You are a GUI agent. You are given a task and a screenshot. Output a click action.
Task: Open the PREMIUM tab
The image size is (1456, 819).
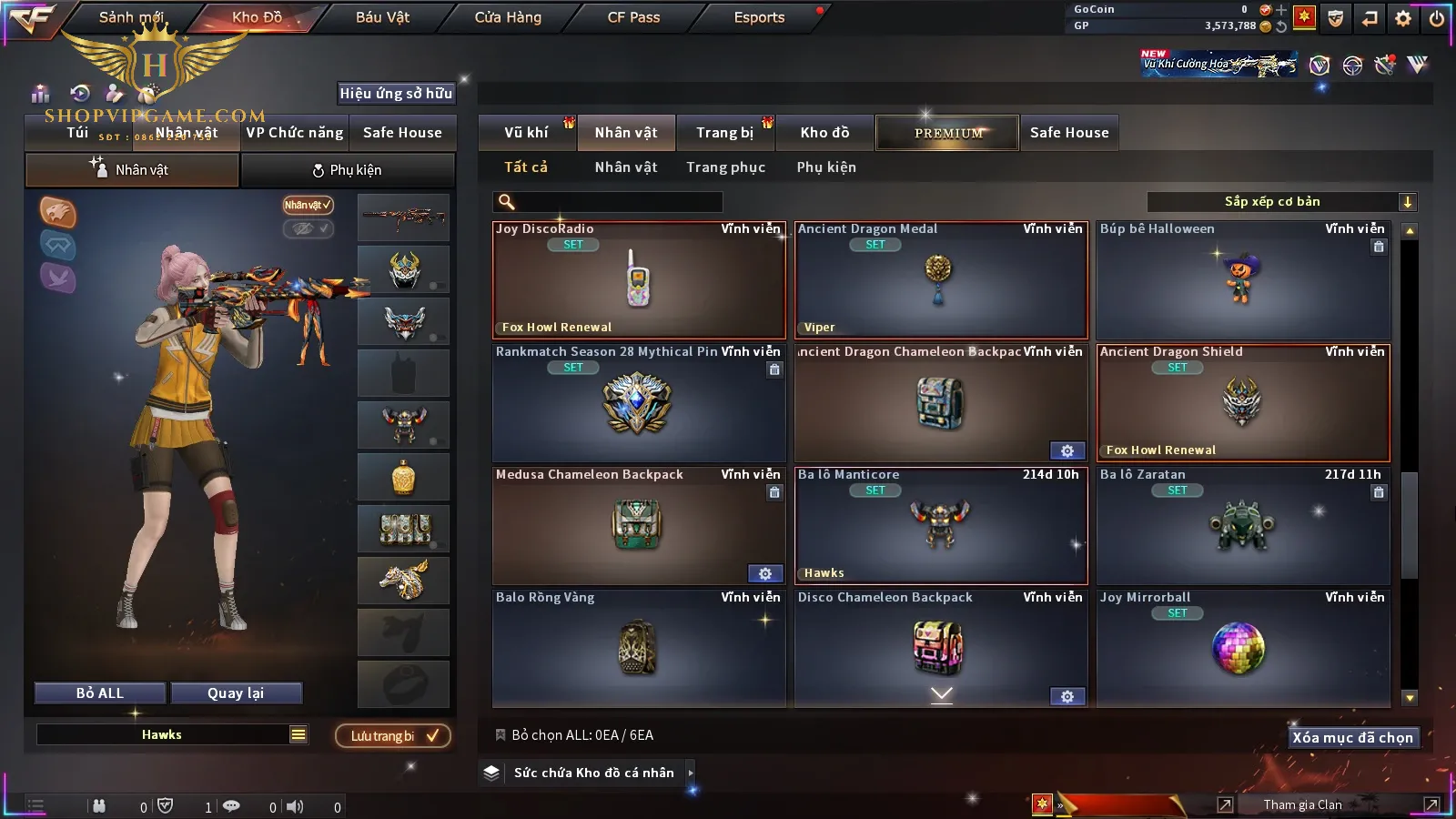click(948, 133)
